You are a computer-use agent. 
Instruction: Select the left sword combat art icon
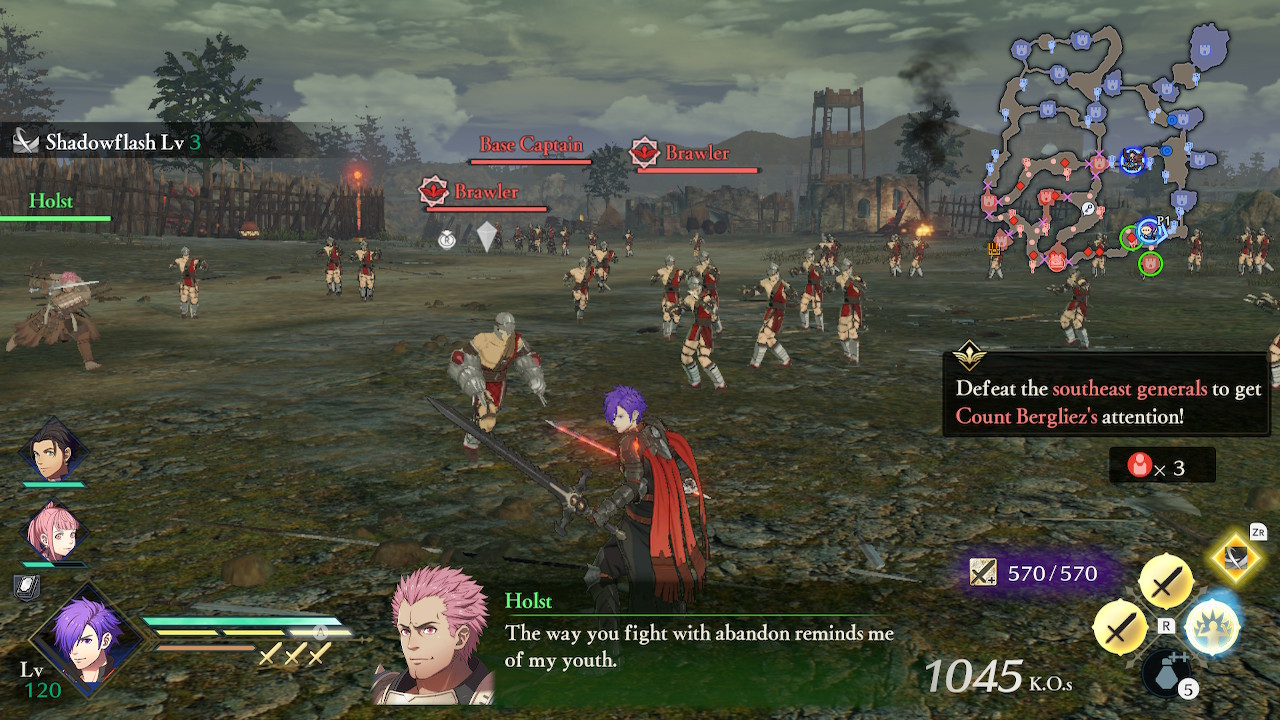tap(1120, 626)
